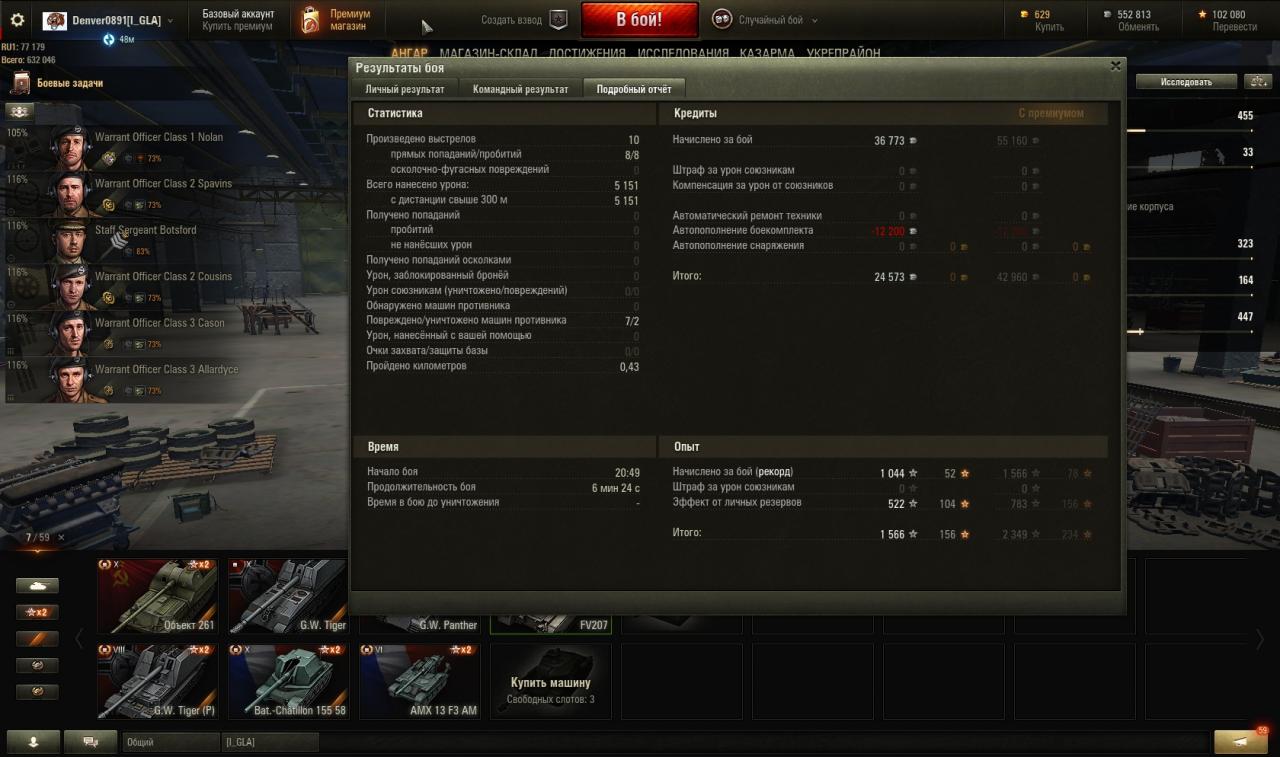Select the AMX 13 F3 AM vehicle

419,681
